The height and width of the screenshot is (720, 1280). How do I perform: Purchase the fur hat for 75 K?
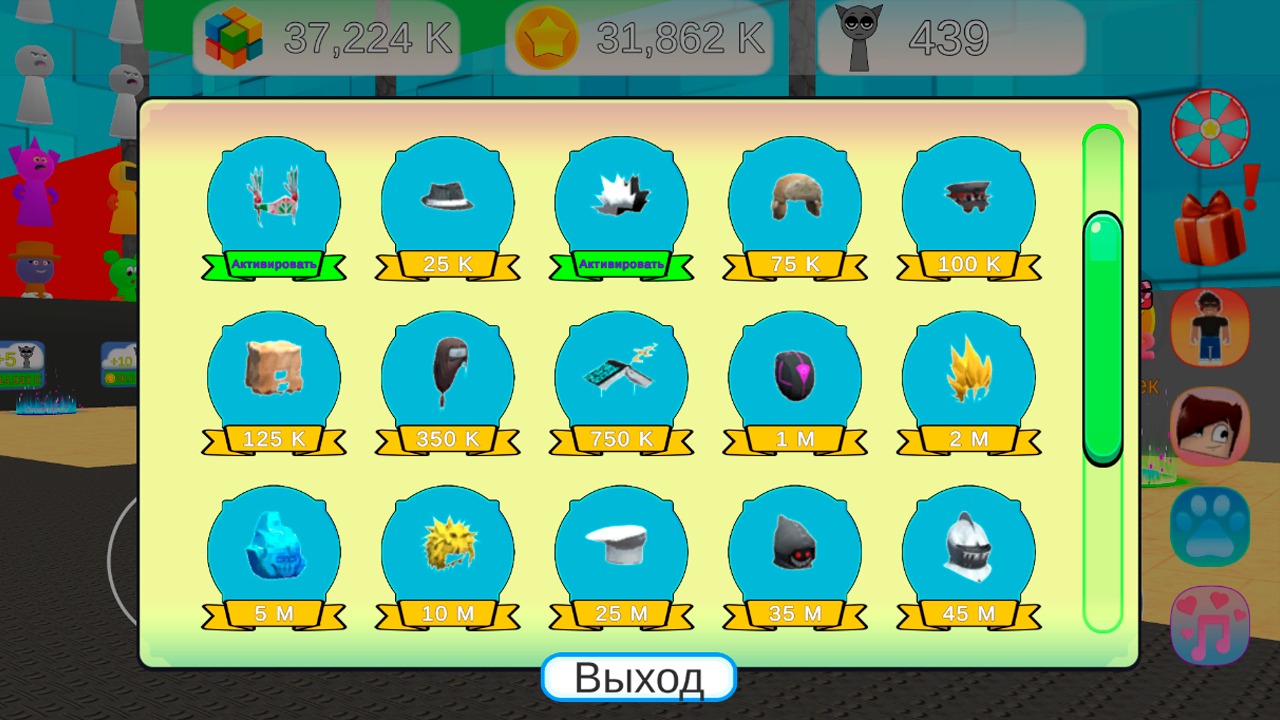click(x=795, y=262)
